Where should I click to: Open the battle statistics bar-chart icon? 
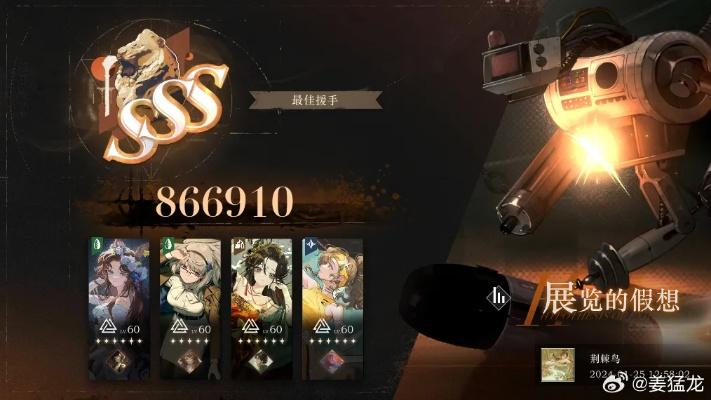point(498,297)
